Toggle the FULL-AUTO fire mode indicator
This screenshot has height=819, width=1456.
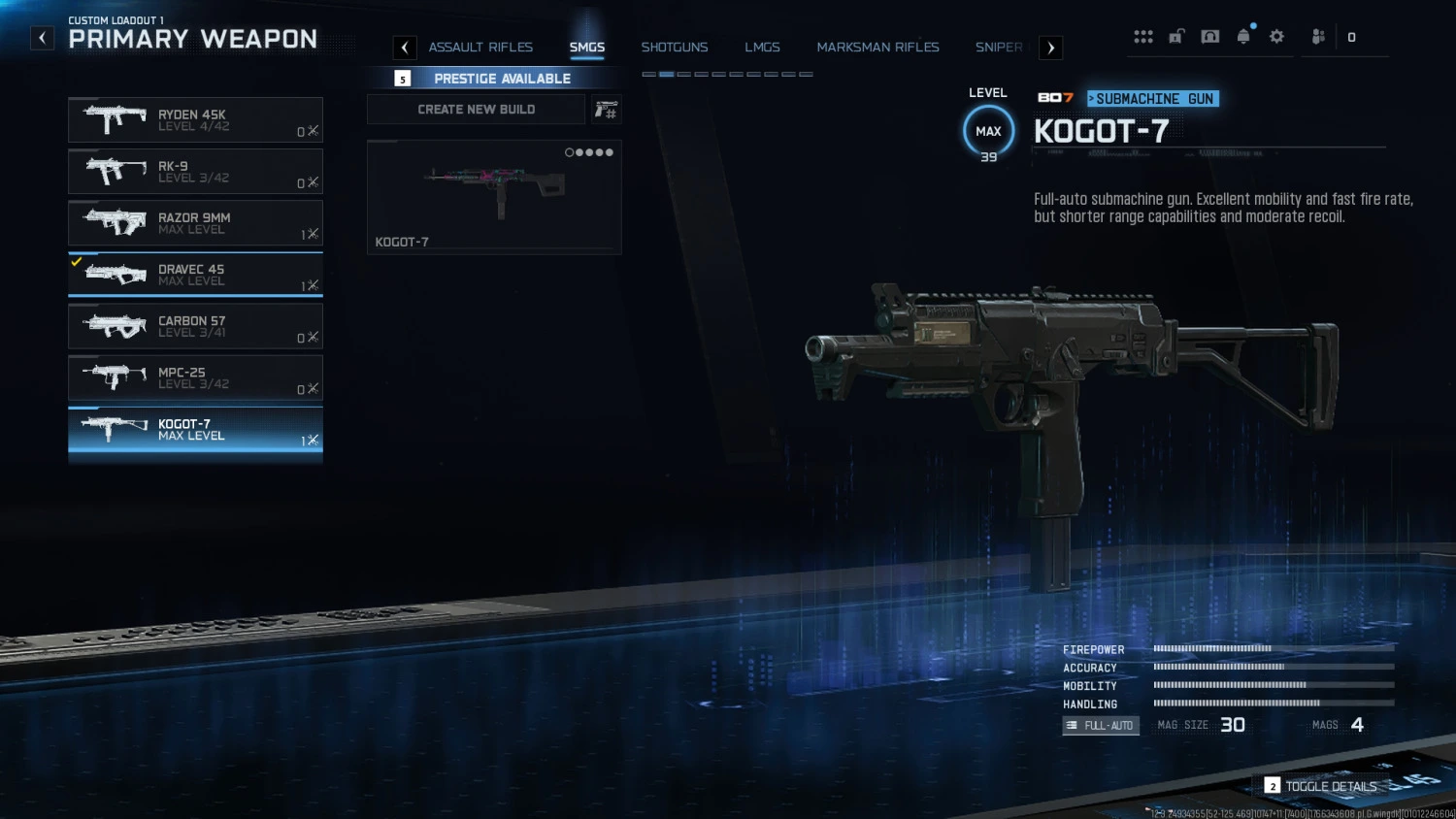(1100, 725)
